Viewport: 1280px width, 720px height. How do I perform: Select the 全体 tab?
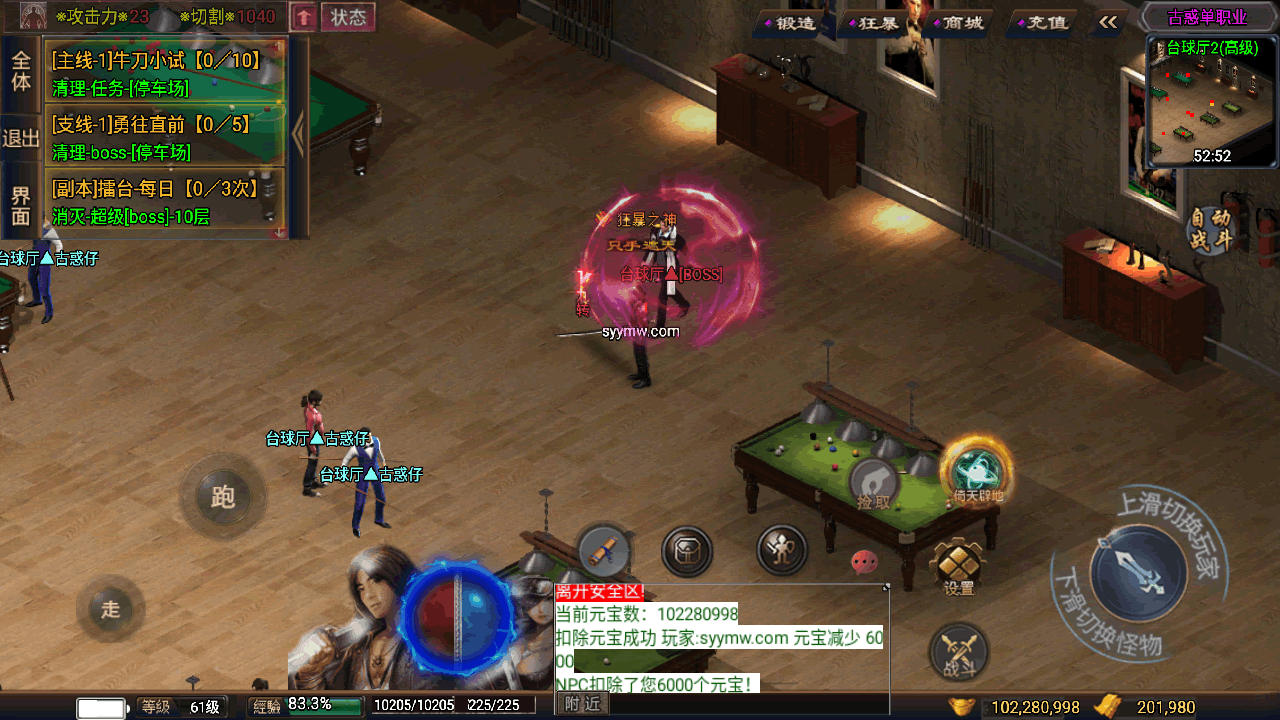[21, 70]
